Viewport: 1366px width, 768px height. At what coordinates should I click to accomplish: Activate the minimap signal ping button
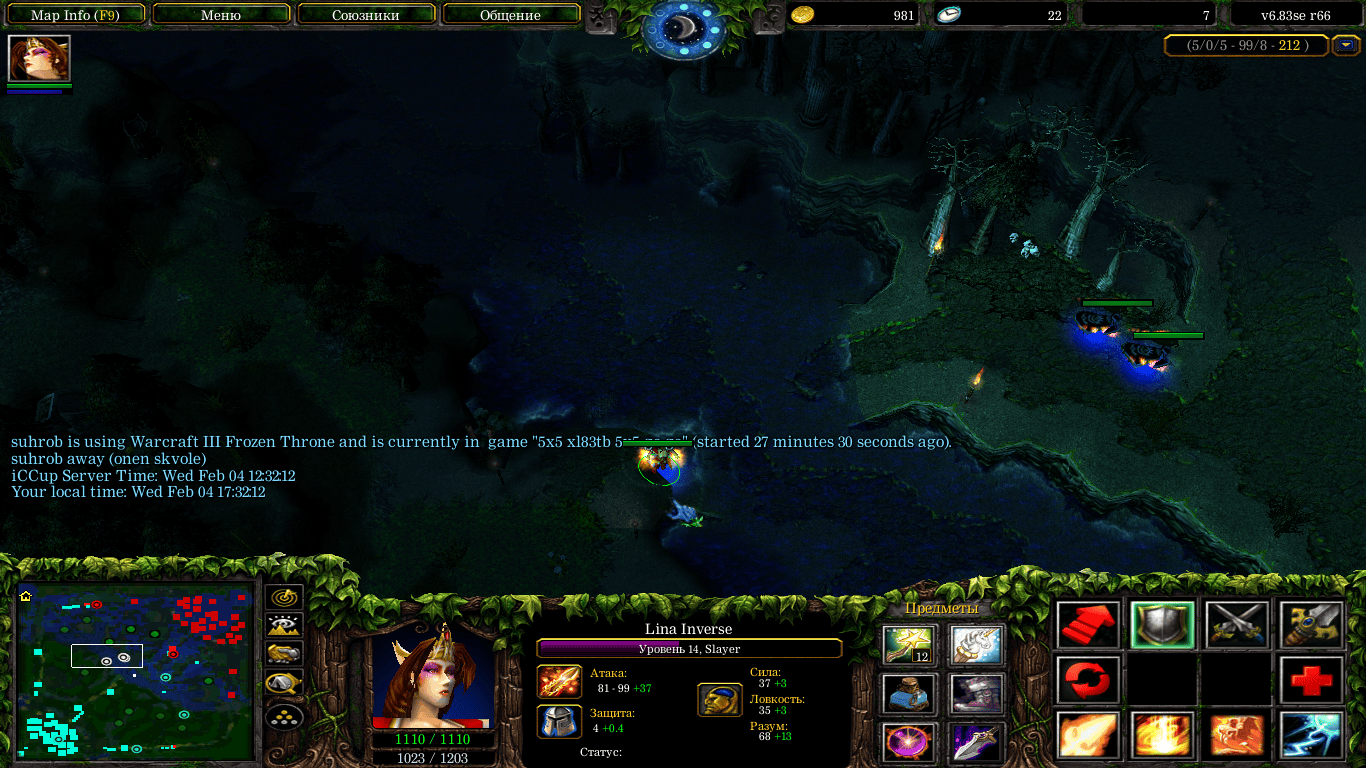pos(284,597)
